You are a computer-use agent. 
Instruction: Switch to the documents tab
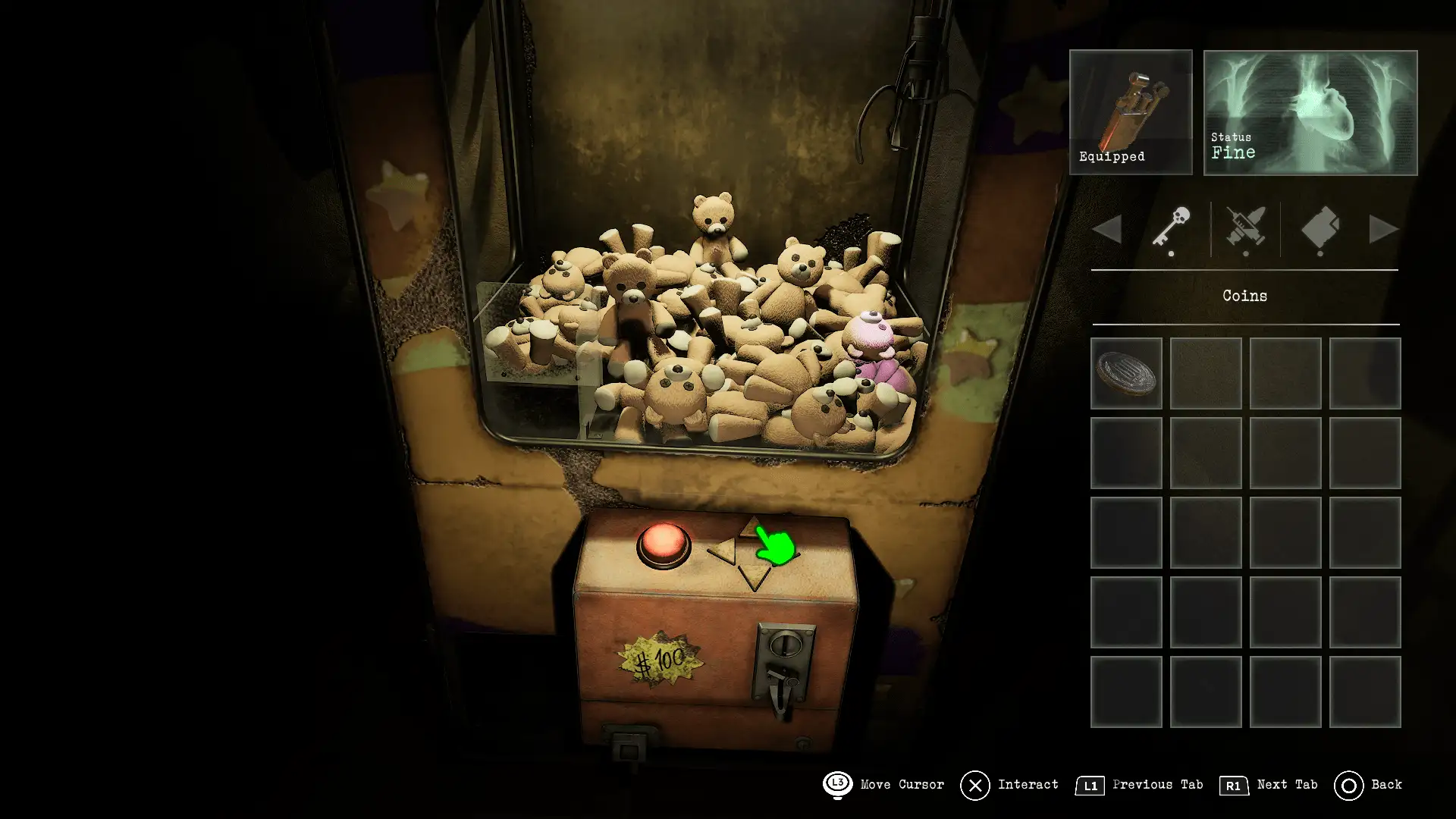(x=1320, y=227)
